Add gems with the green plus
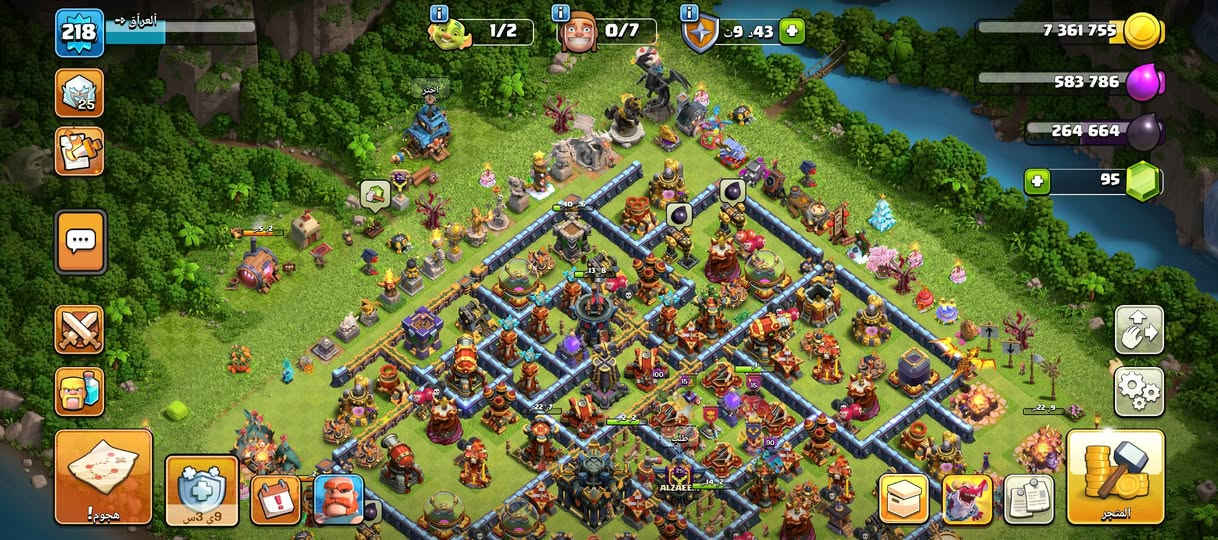This screenshot has height=540, width=1218. (1038, 182)
